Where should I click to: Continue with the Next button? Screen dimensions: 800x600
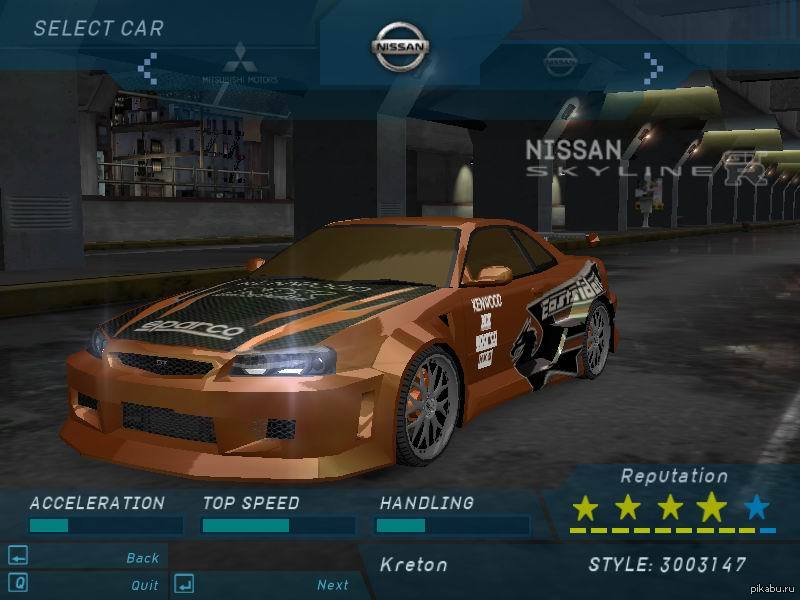coord(333,585)
